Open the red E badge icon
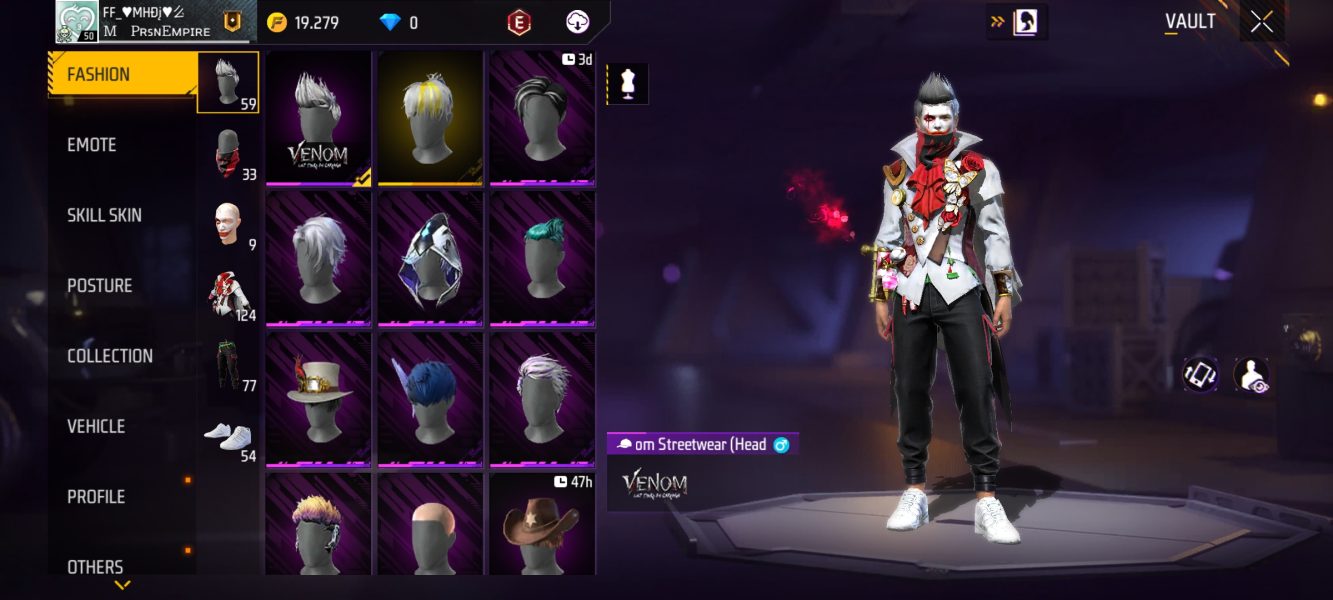 [x=519, y=22]
